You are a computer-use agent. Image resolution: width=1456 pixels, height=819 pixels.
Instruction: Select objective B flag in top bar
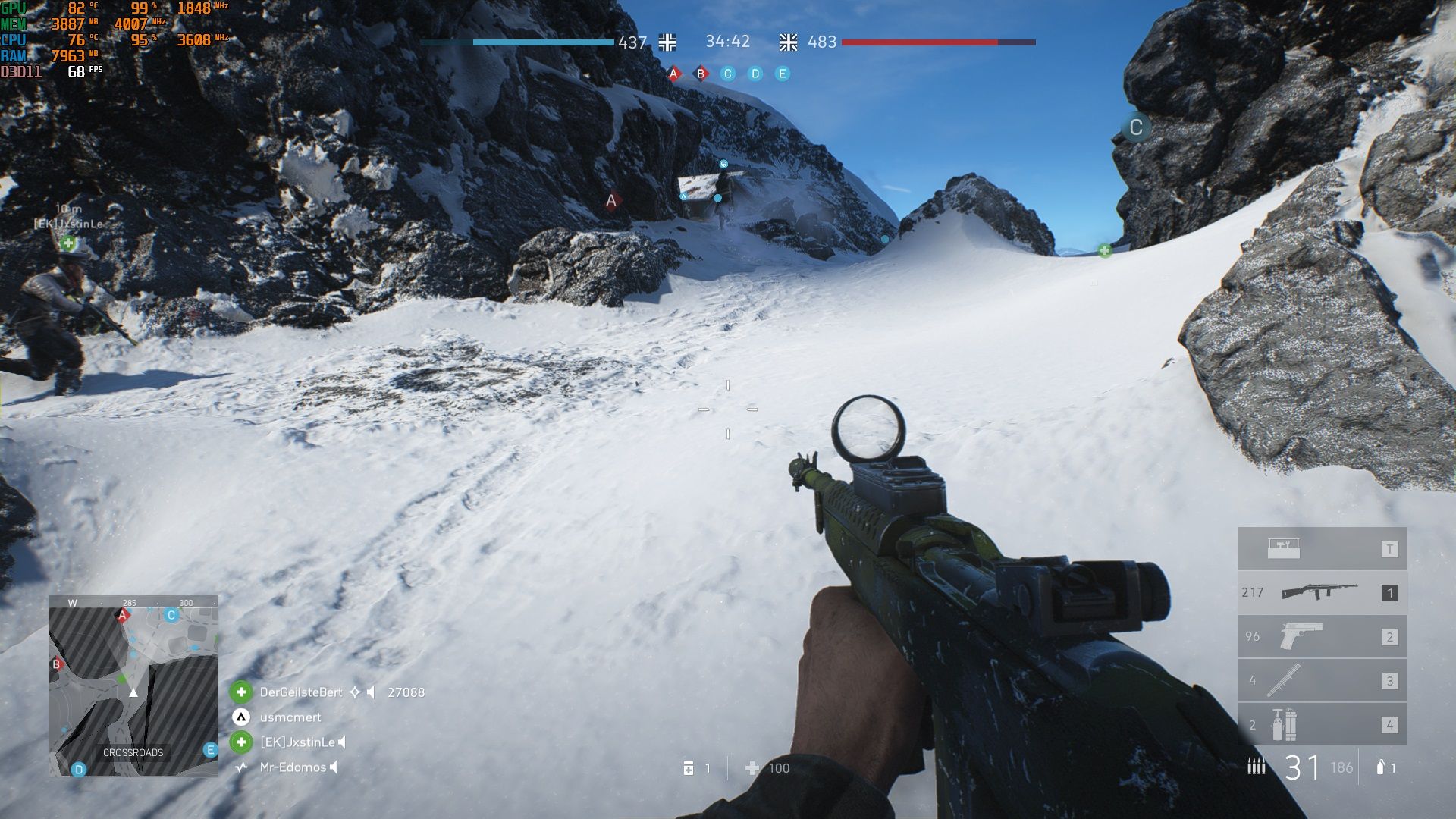(x=701, y=74)
